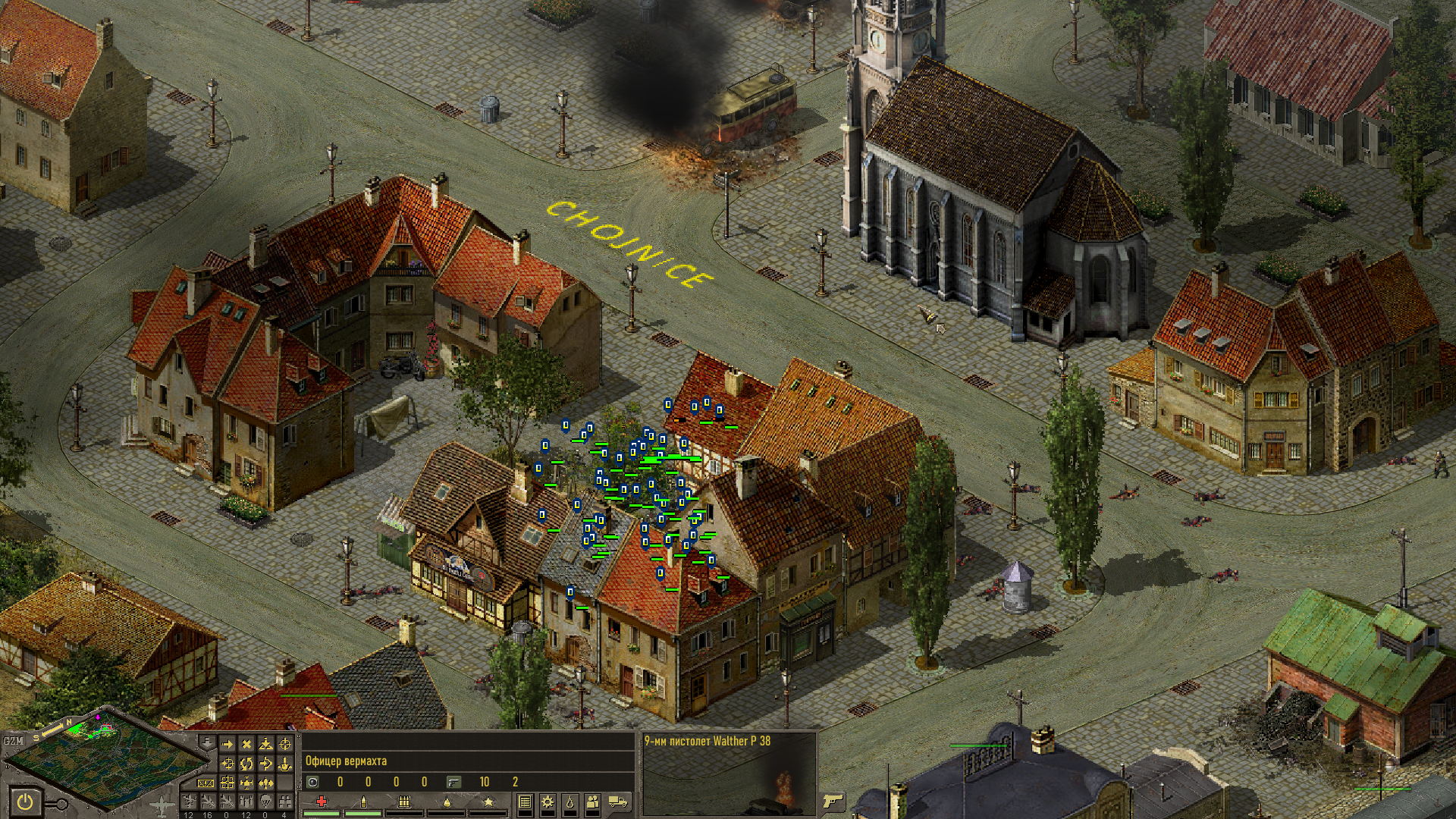Open the menu with the power button
Image resolution: width=1456 pixels, height=819 pixels.
click(25, 801)
